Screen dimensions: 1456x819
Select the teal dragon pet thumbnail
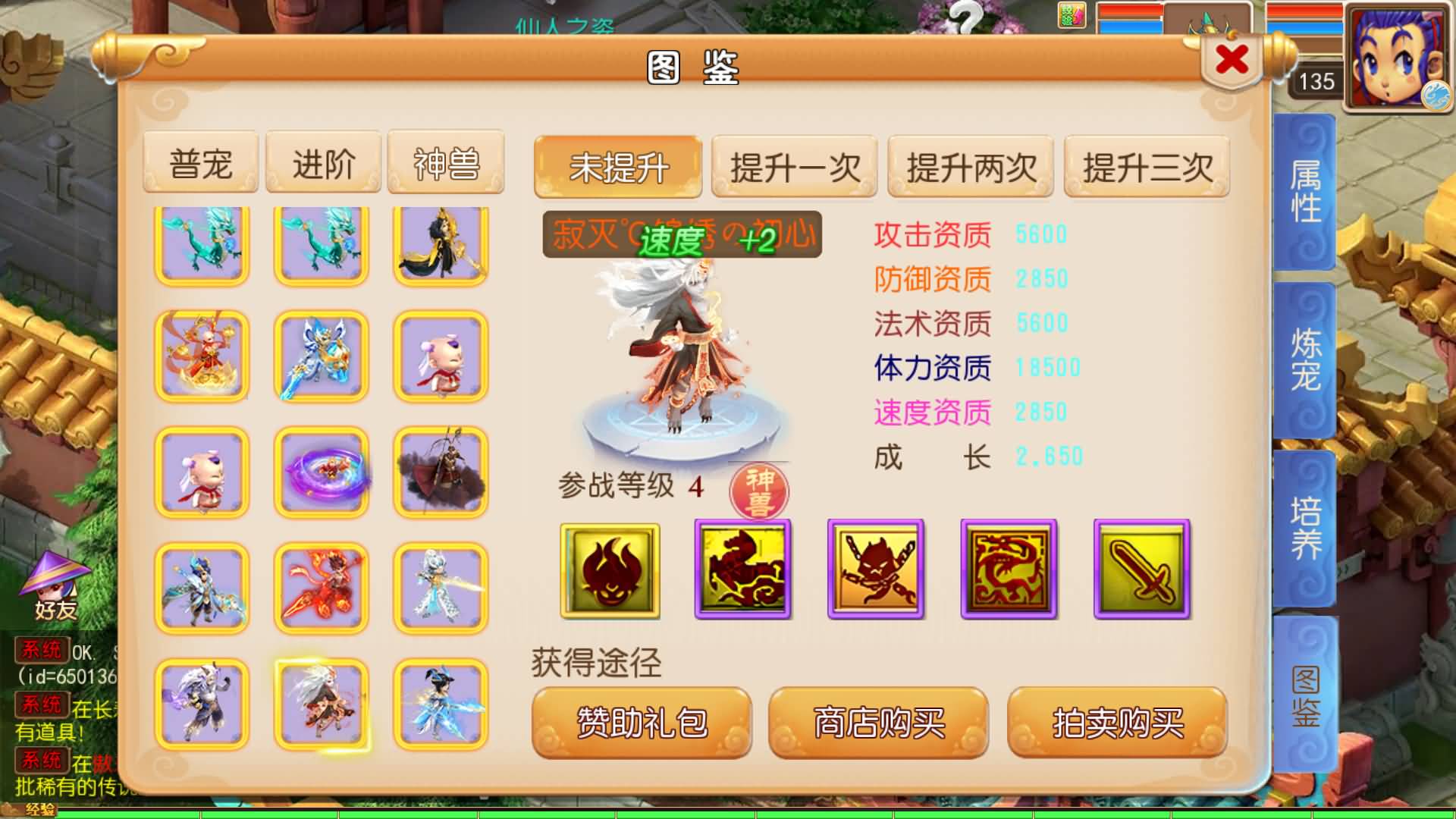pyautogui.click(x=201, y=243)
